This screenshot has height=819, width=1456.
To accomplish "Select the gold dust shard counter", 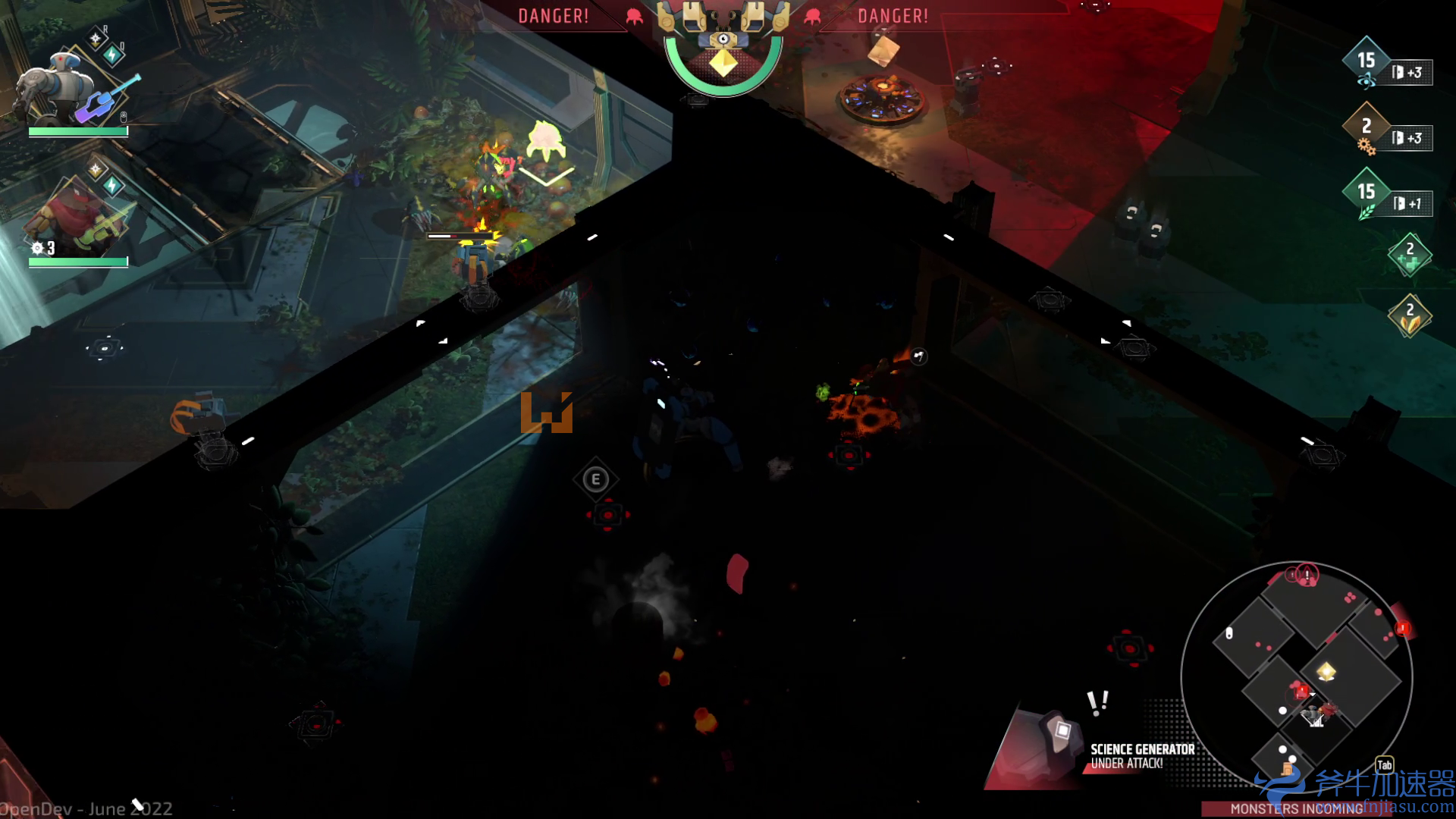I will [1409, 315].
